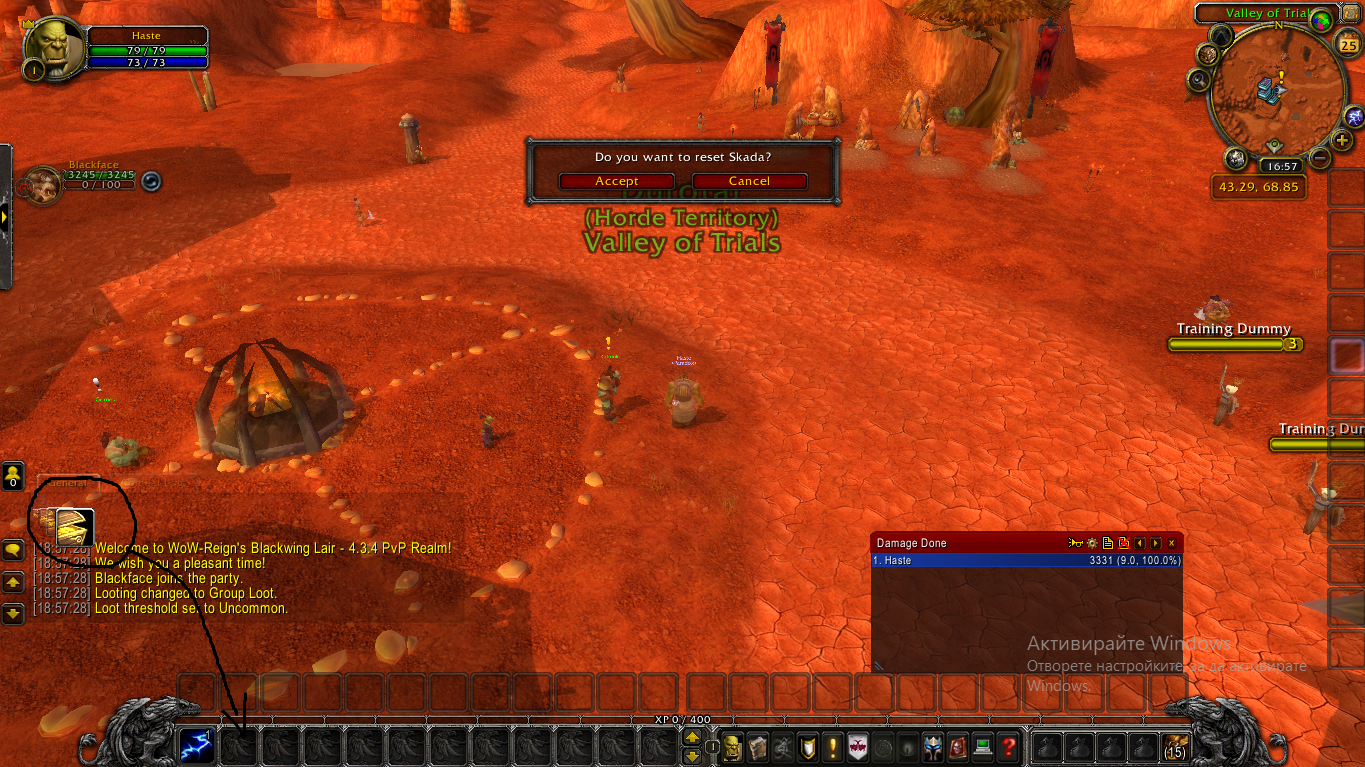1365x767 pixels.
Task: Open the Quest Log exclamation mark icon
Action: click(x=833, y=747)
